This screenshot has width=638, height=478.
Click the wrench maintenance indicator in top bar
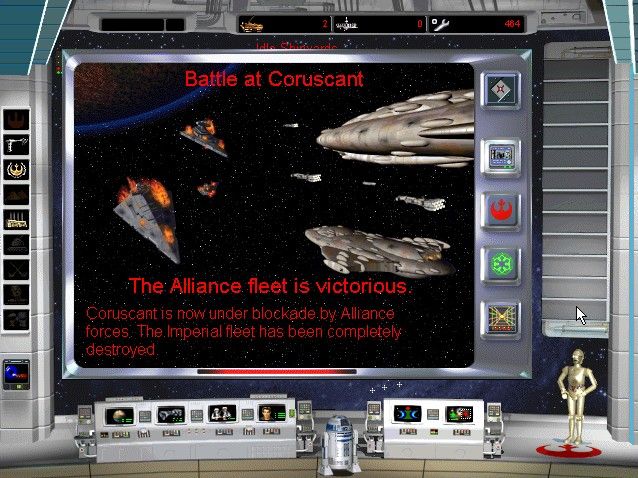[440, 23]
